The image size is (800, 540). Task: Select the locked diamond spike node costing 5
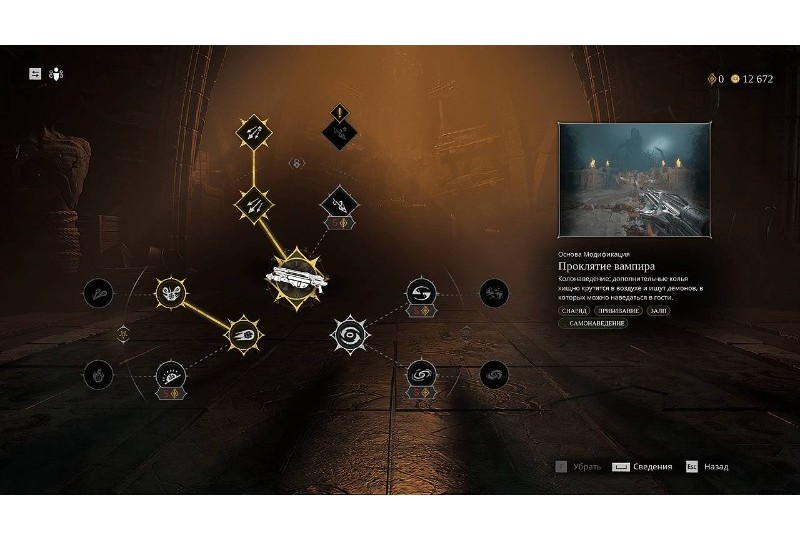(338, 205)
